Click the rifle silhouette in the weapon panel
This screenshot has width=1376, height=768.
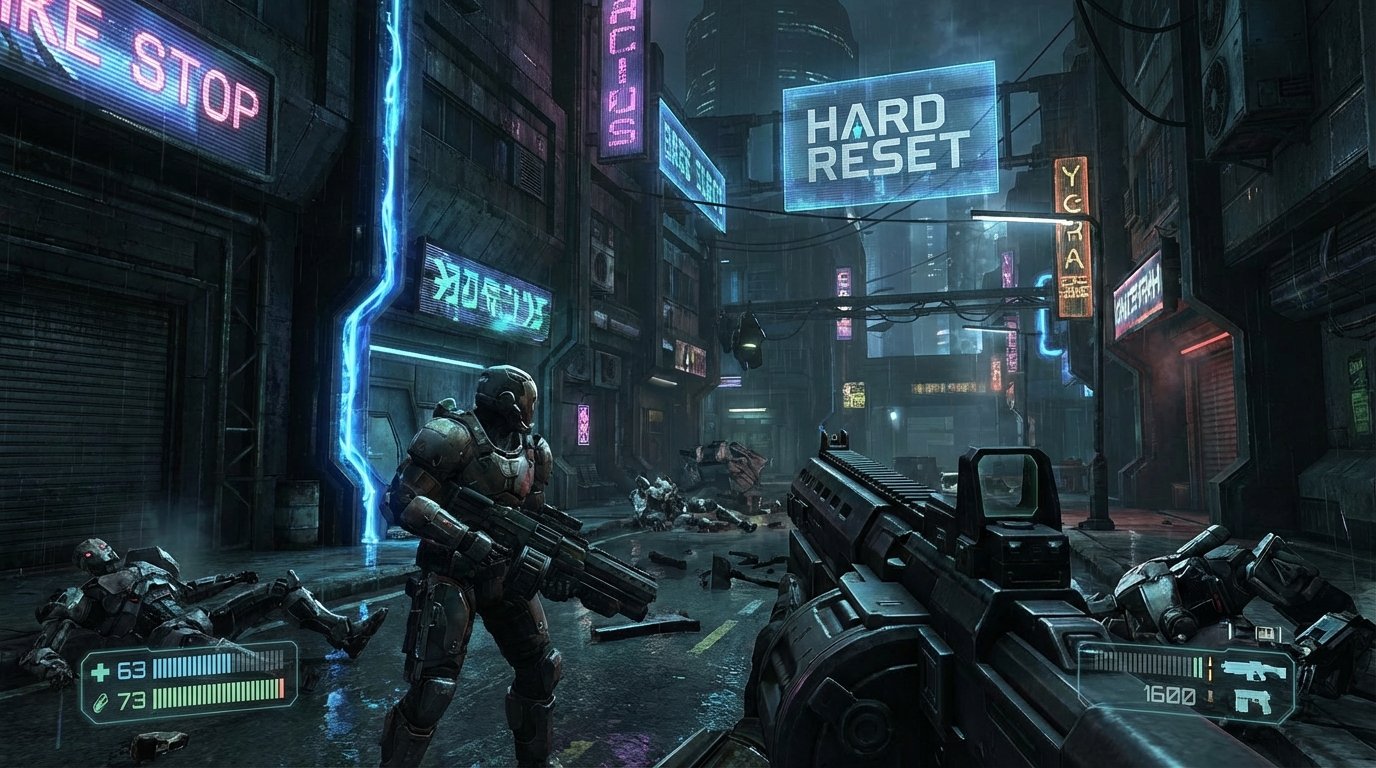1256,669
